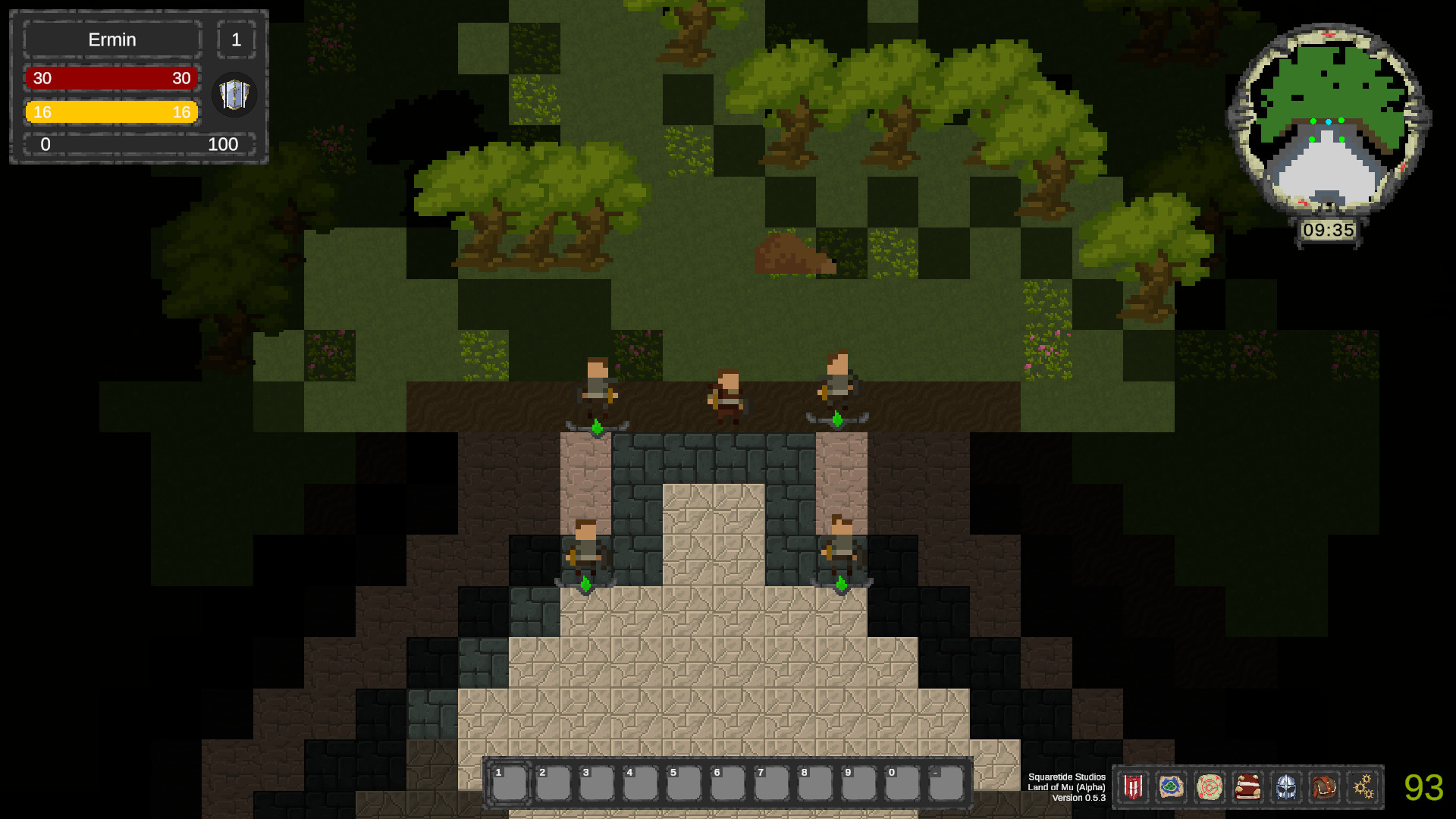Screen dimensions: 1456x819
Task: Click the level 1 indicator box
Action: click(237, 39)
